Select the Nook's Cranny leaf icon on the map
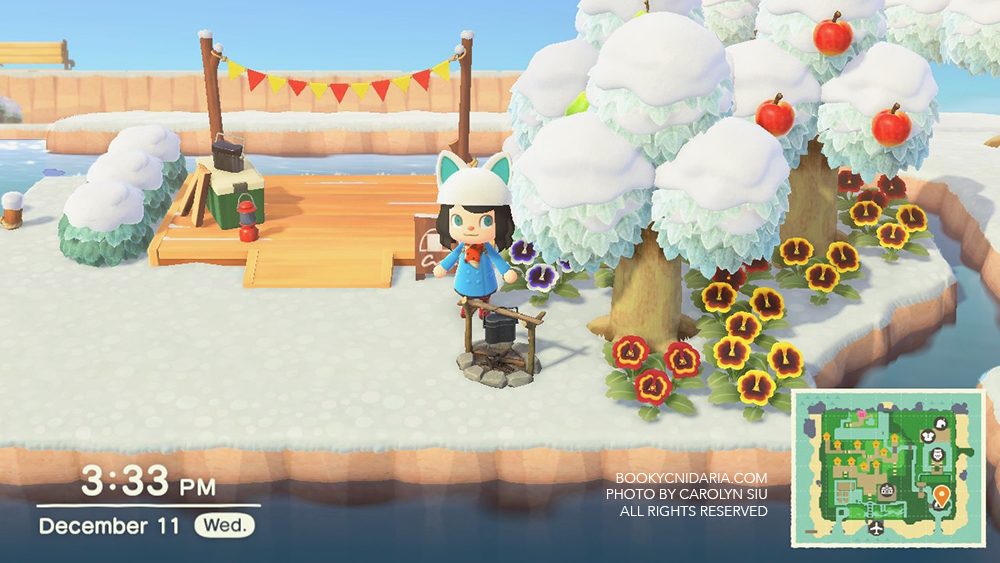The width and height of the screenshot is (1000, 563). coord(940,424)
